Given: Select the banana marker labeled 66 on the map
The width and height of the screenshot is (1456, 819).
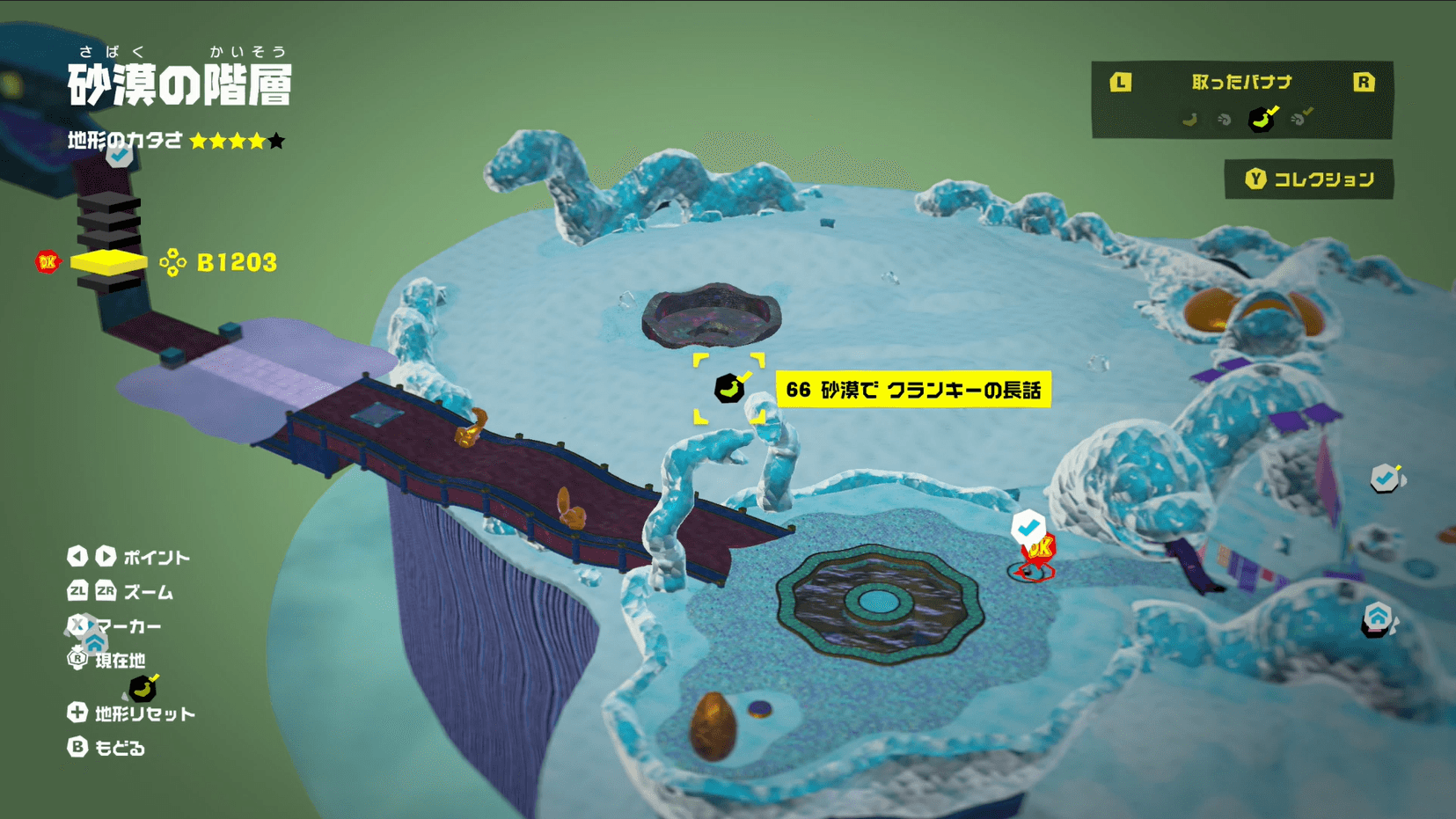Looking at the screenshot, I should click(x=728, y=388).
